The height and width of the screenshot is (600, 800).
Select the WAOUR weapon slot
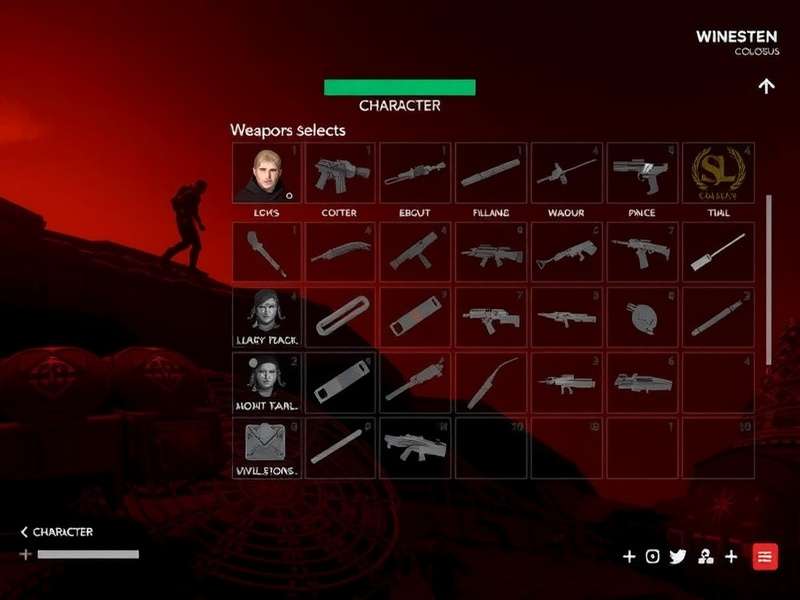567,173
